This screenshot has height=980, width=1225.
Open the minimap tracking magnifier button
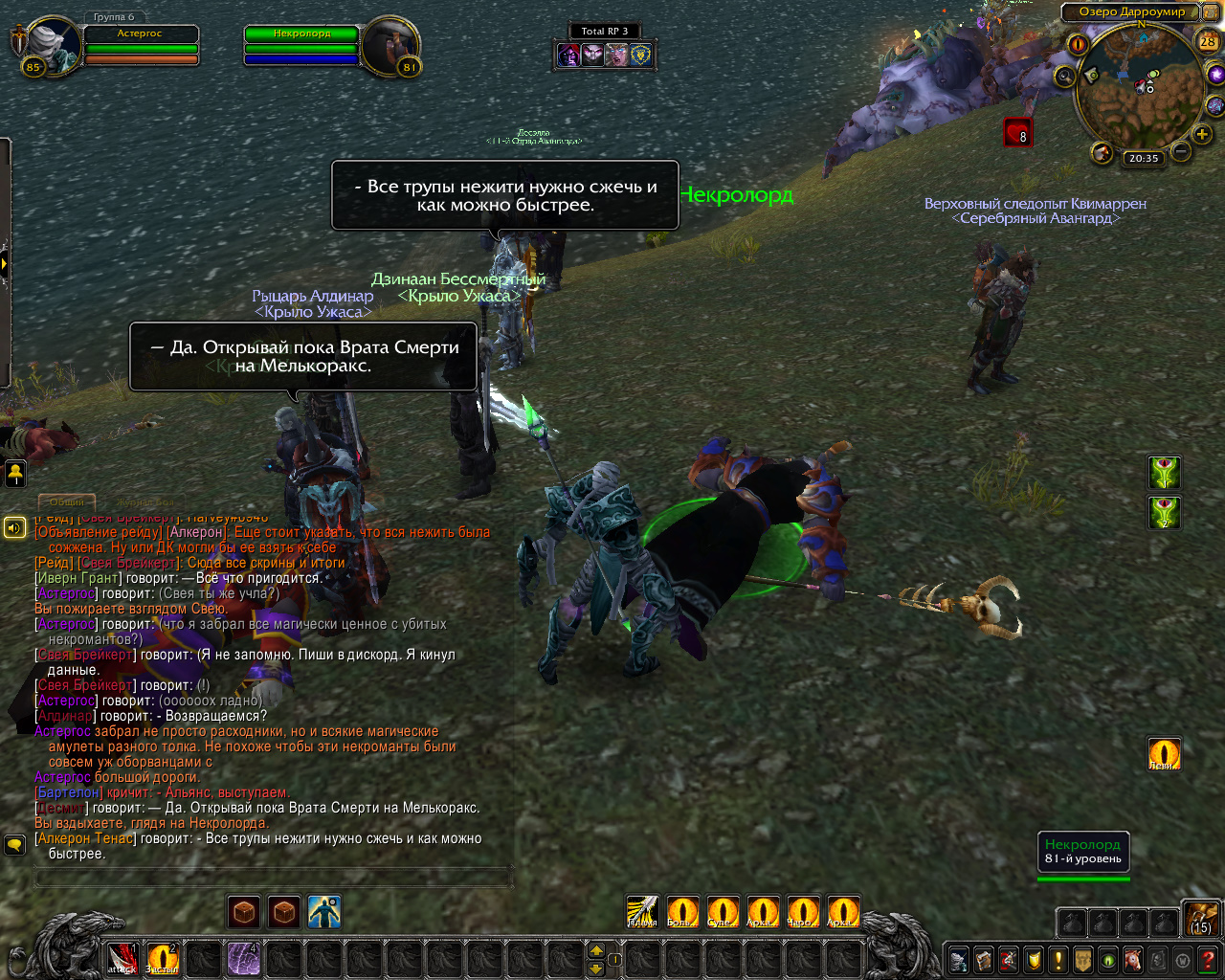[x=1065, y=77]
